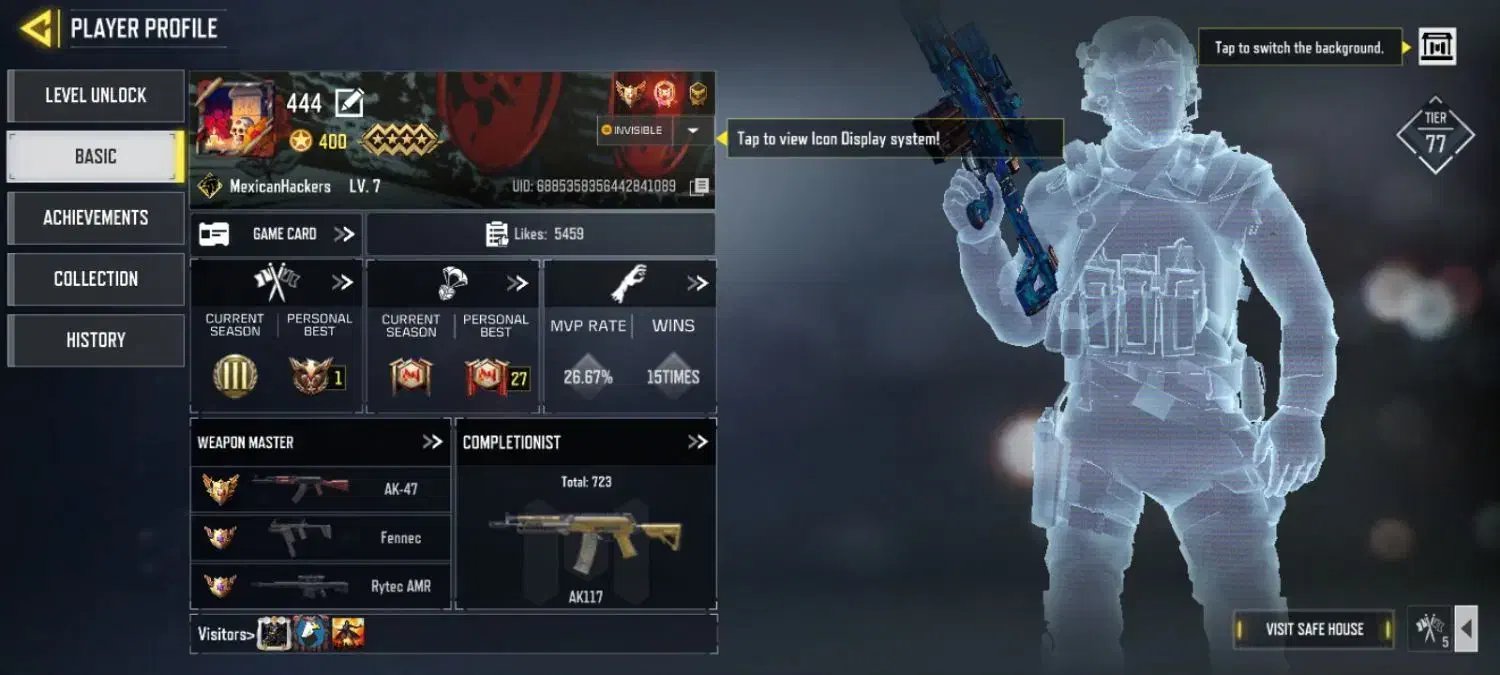
Task: Show the Collection tab
Action: pyautogui.click(x=95, y=279)
